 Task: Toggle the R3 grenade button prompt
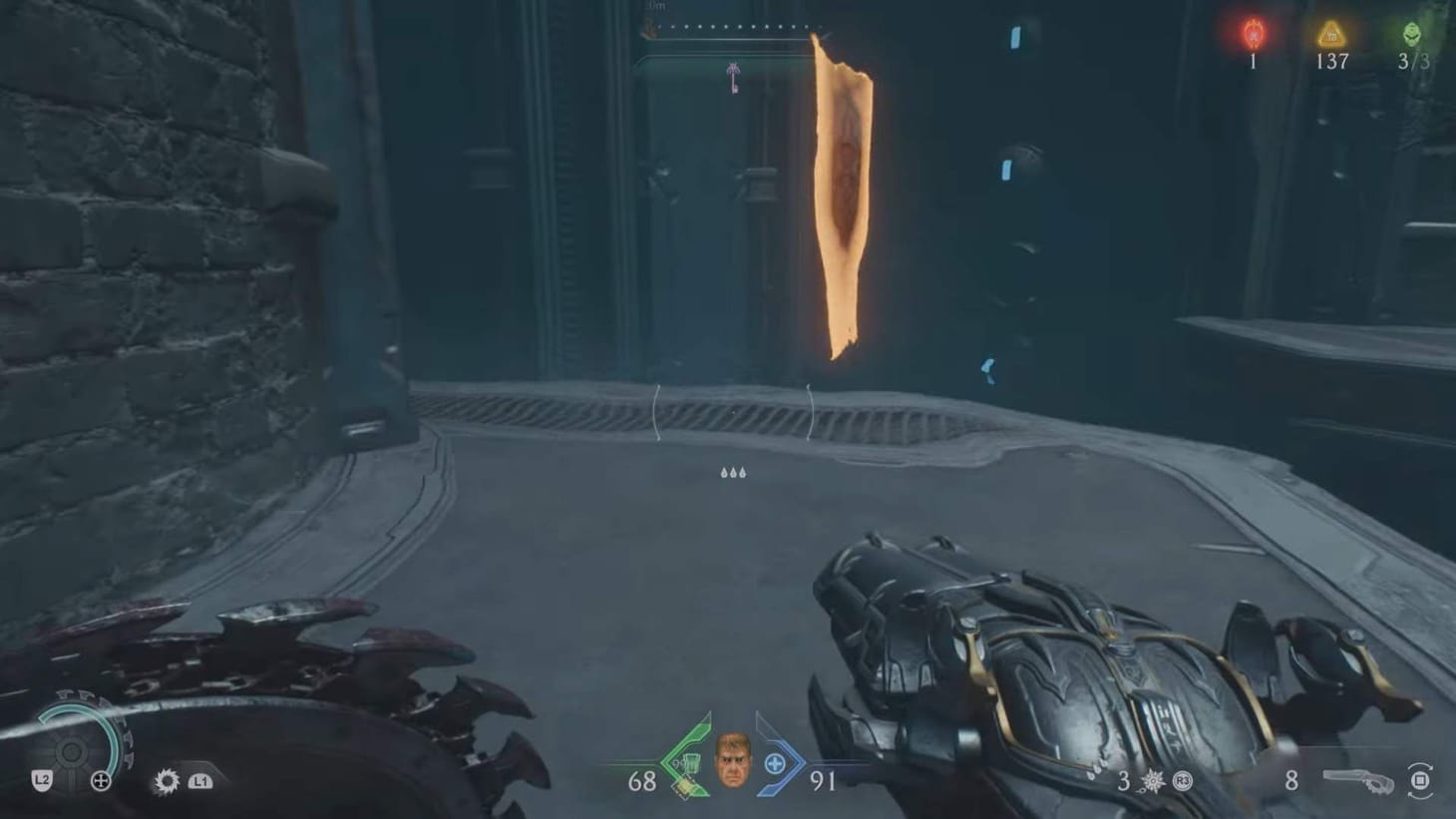[x=1181, y=783]
